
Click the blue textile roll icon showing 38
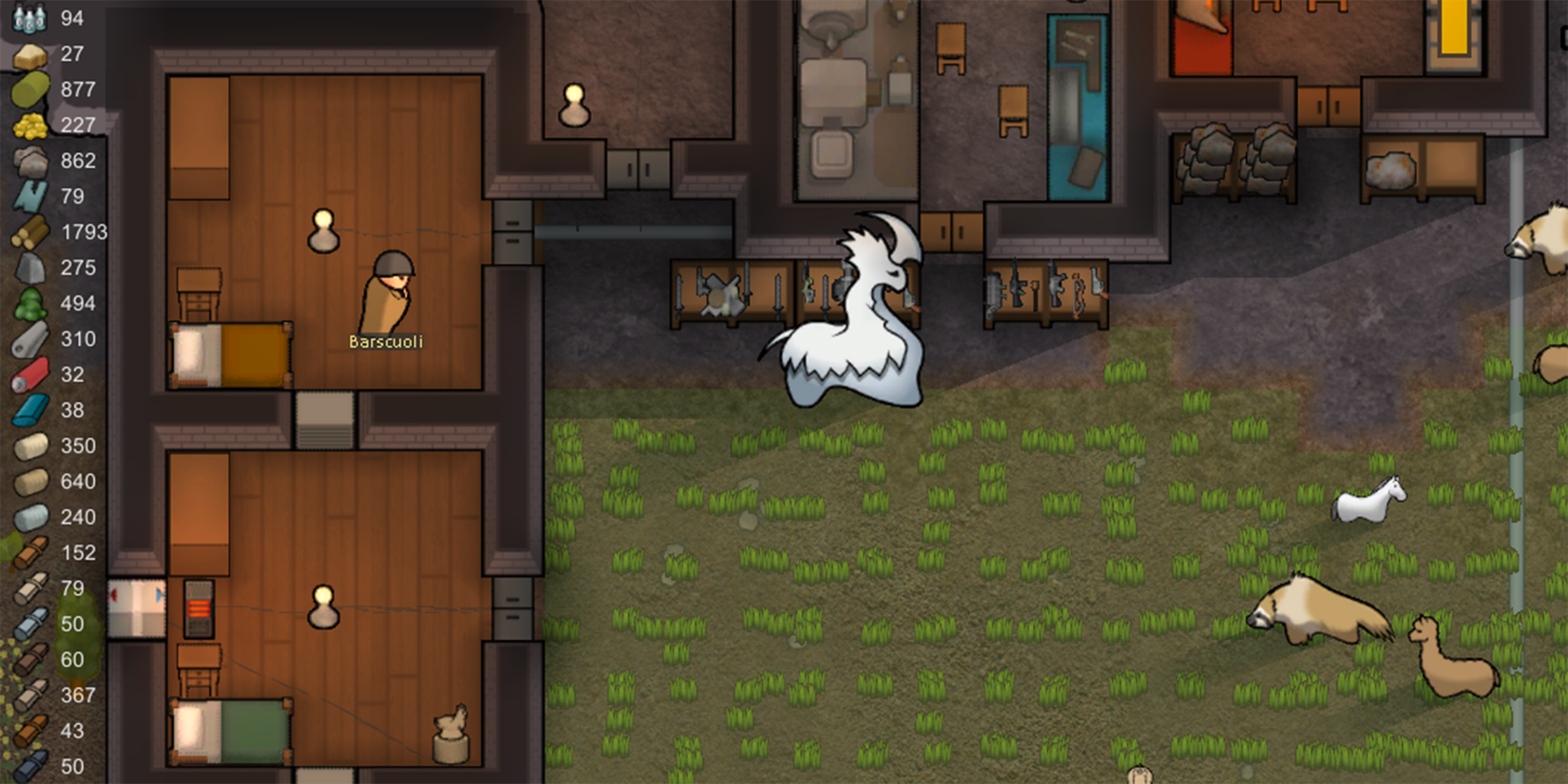tap(29, 410)
